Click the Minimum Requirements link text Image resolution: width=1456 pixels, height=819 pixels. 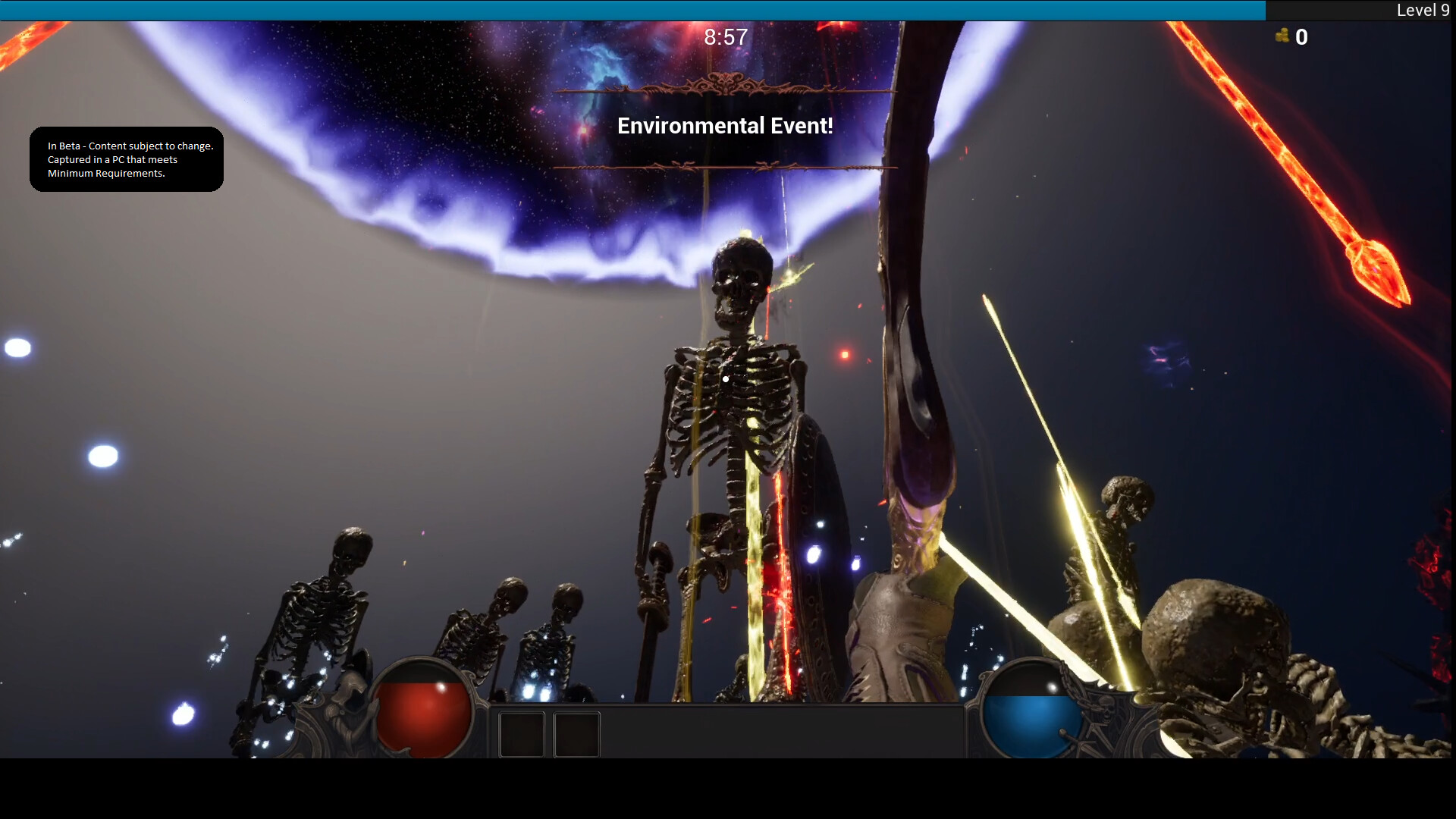[106, 173]
